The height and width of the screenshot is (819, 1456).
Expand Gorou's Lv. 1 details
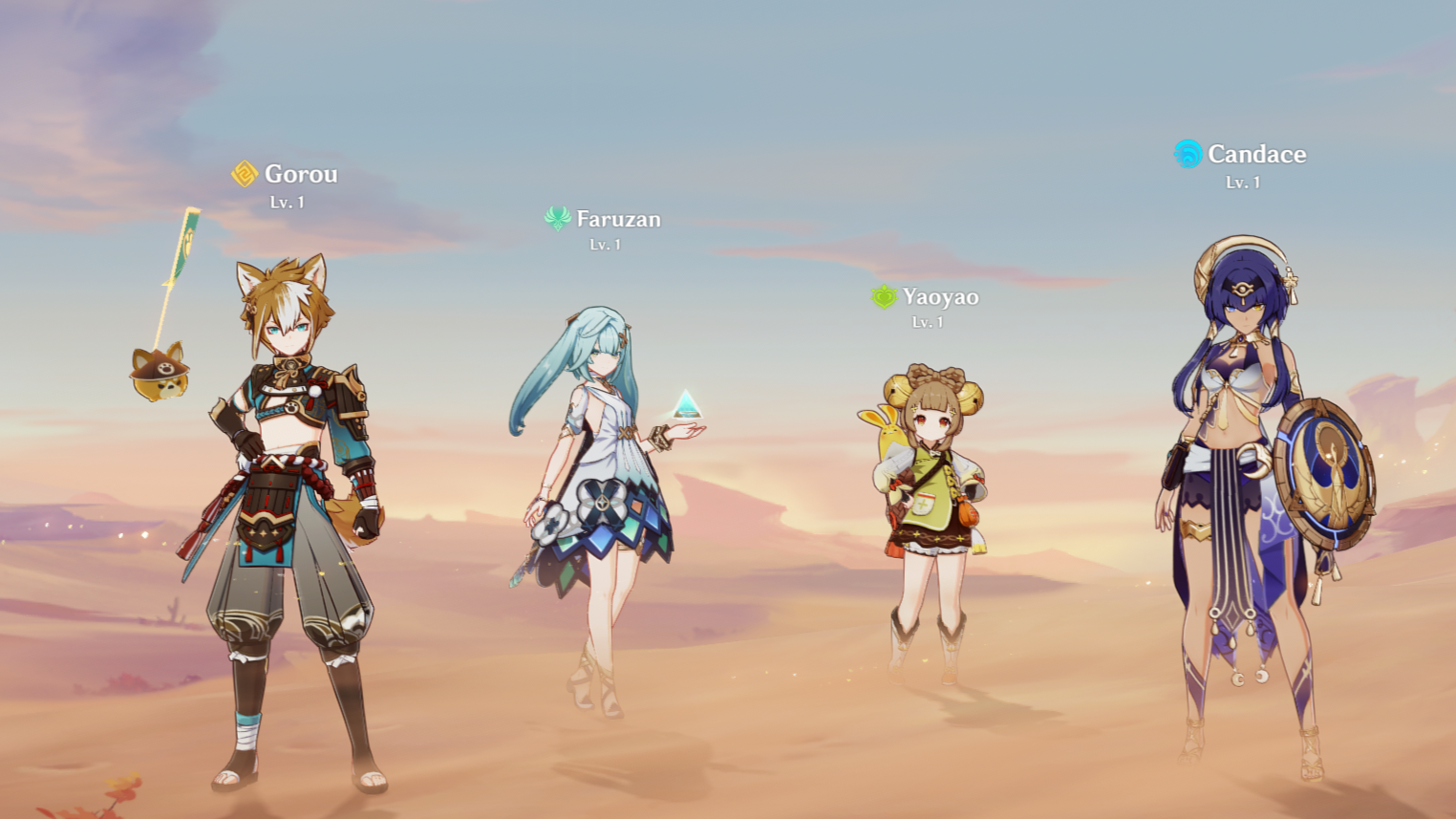point(287,202)
